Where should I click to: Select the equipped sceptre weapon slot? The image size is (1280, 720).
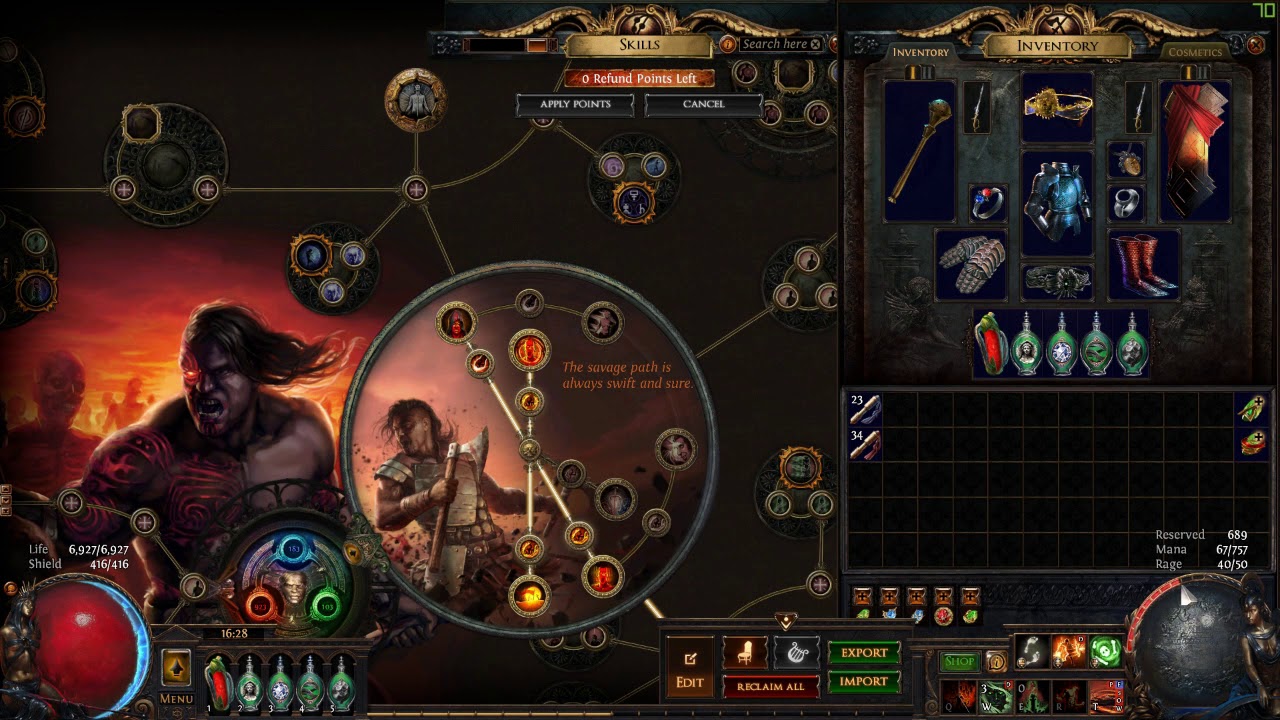(919, 151)
